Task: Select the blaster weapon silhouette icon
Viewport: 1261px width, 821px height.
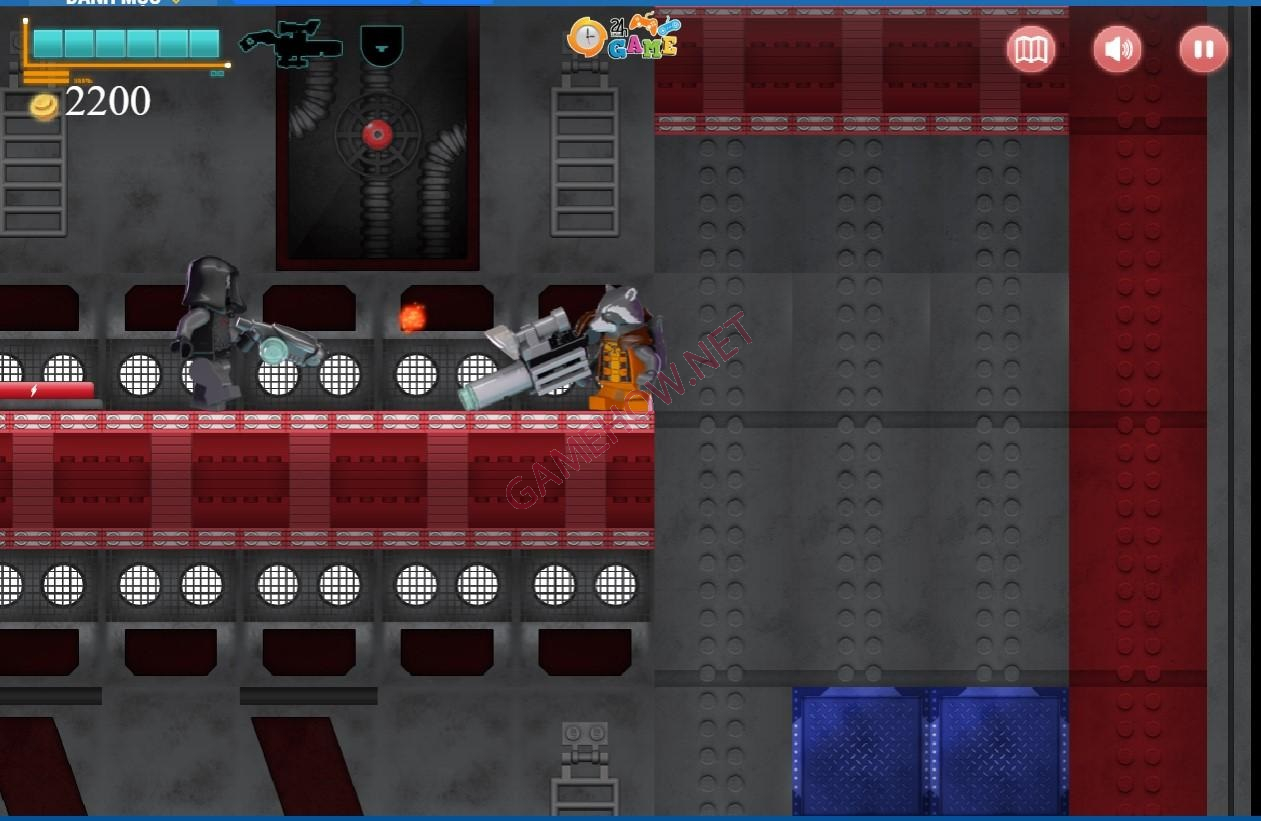Action: coord(291,45)
